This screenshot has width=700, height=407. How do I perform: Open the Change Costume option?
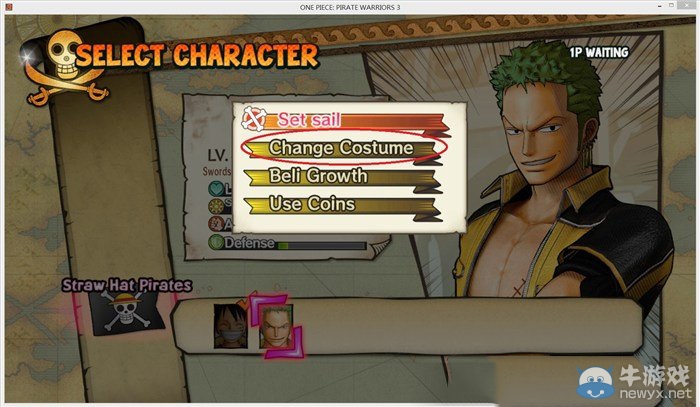coord(341,147)
